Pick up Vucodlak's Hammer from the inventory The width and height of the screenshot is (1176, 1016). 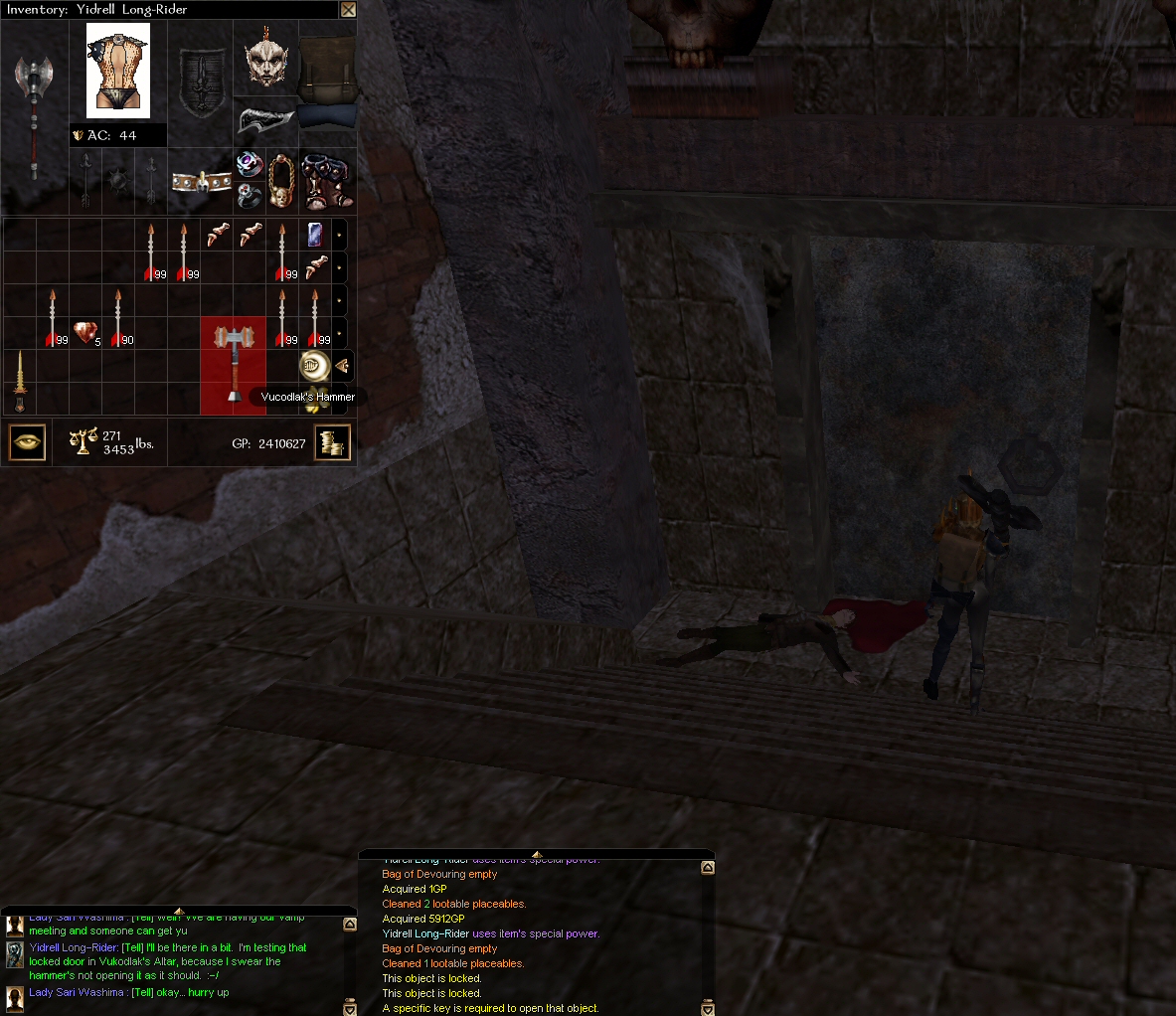click(234, 364)
